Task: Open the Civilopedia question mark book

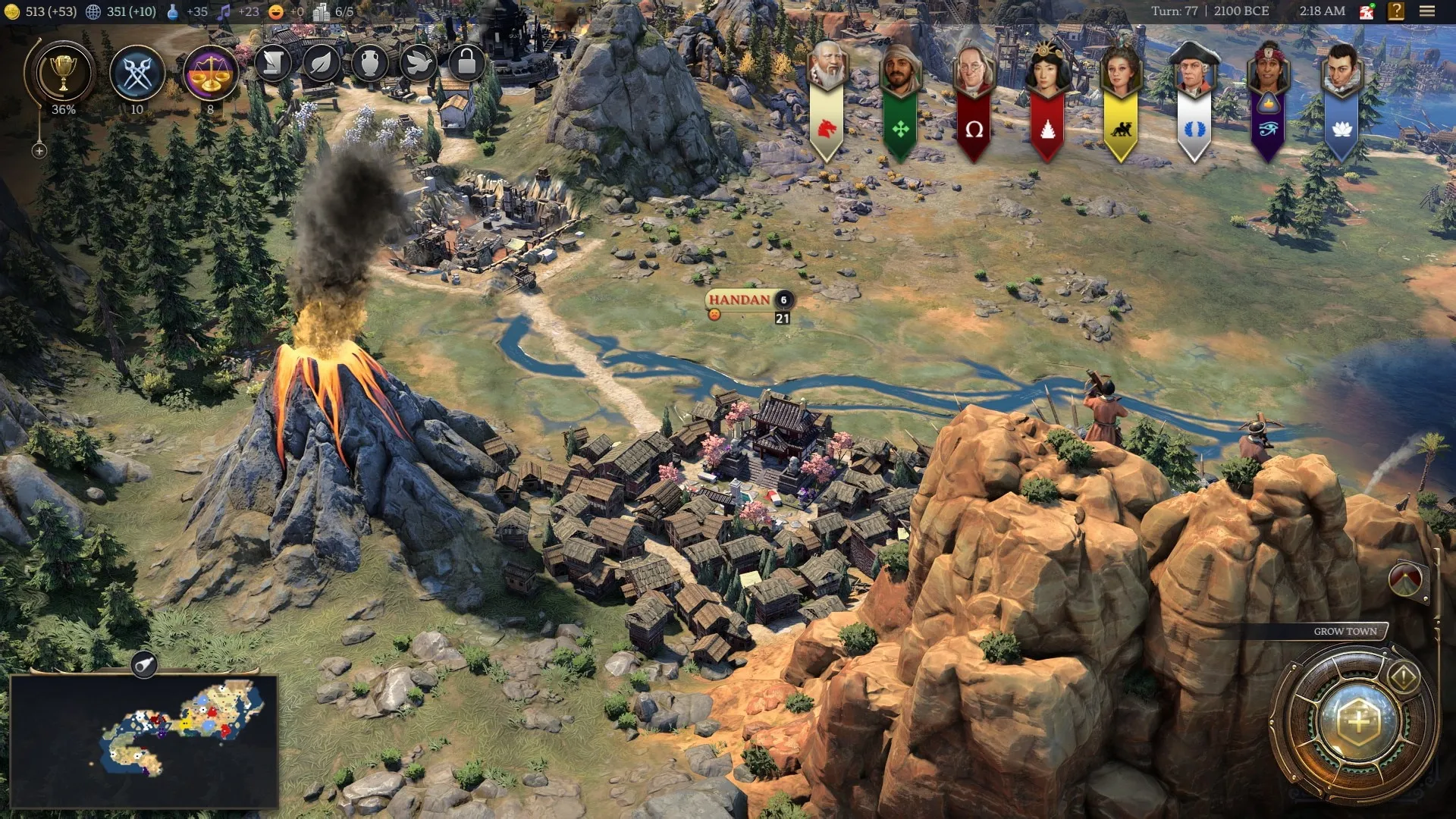Action: pos(1396,11)
